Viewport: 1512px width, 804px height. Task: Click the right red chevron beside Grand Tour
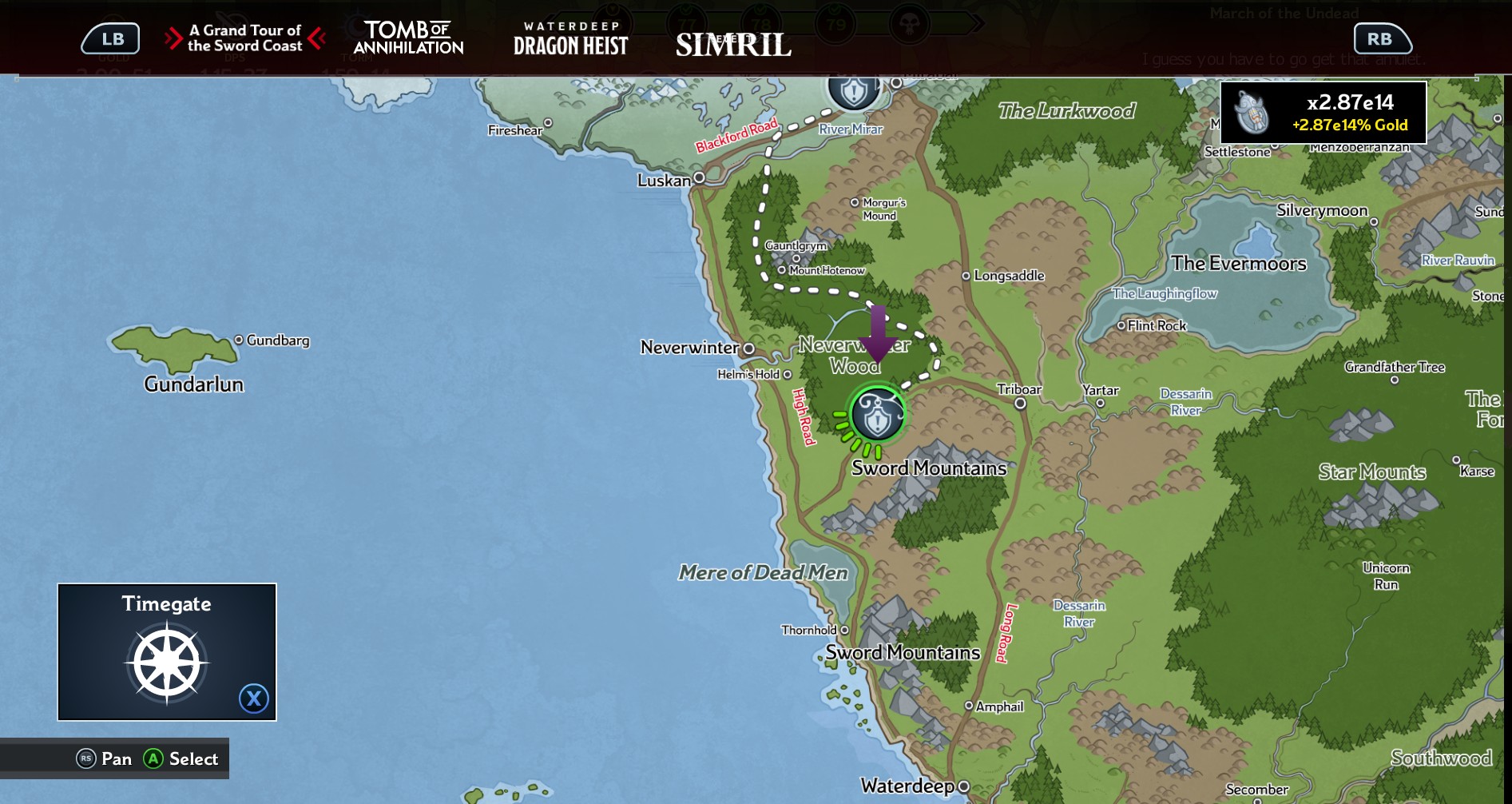pos(316,38)
